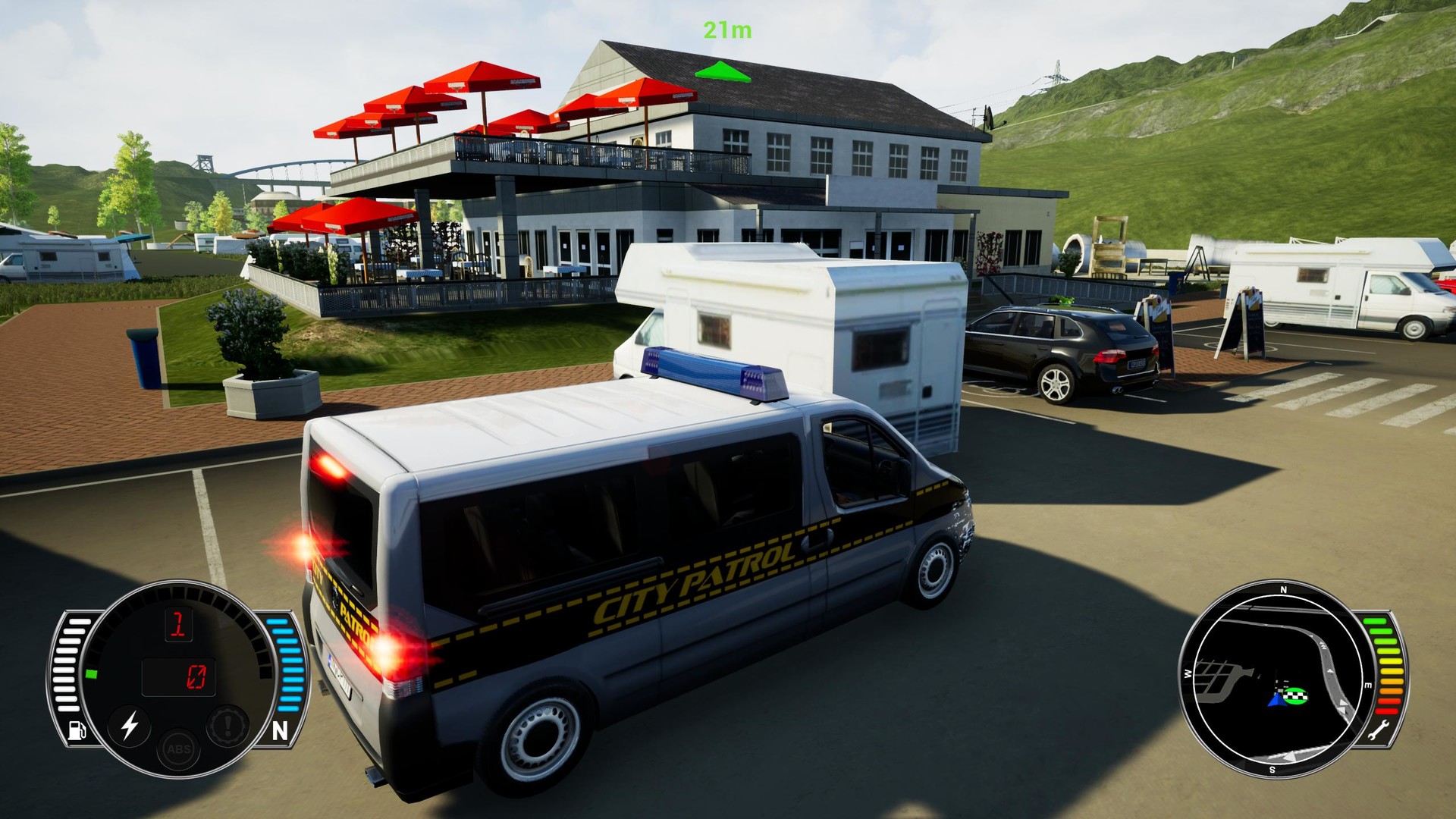
Task: Click the handbrake warning exclamation icon
Action: pos(227,726)
